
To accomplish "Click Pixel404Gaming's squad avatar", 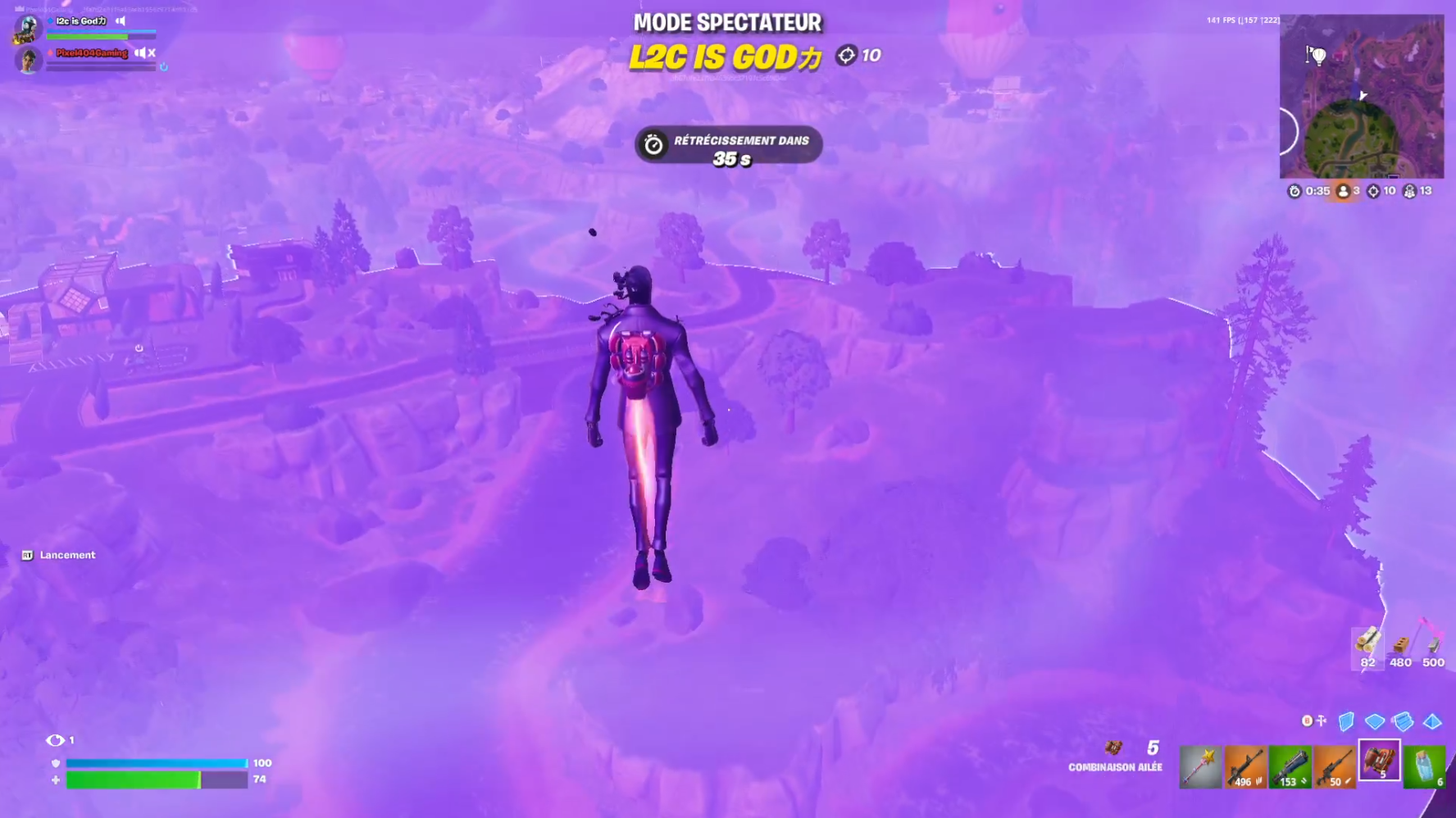I will (29, 60).
